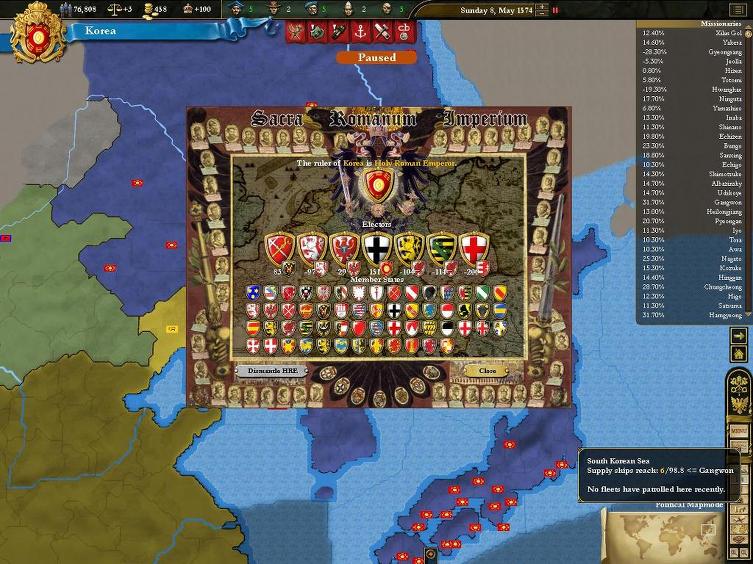The height and width of the screenshot is (564, 753).
Task: Pick the green and yellow striped elector shield
Action: pos(441,248)
